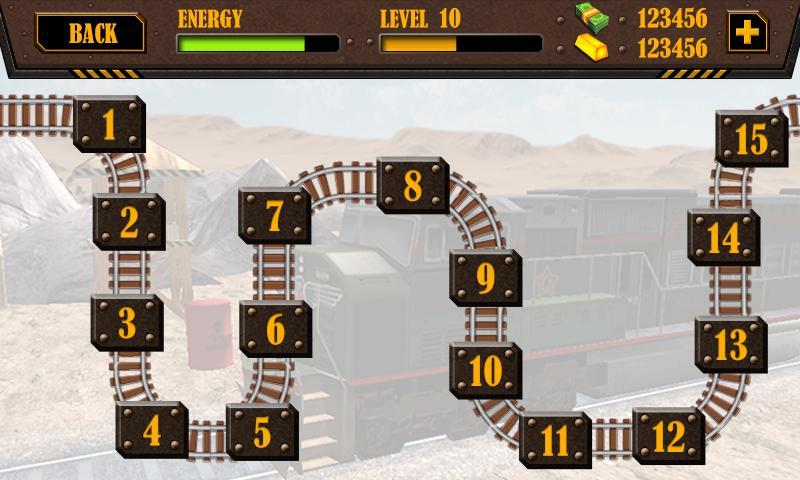Choose level 2 on the track
The height and width of the screenshot is (480, 800).
129,222
